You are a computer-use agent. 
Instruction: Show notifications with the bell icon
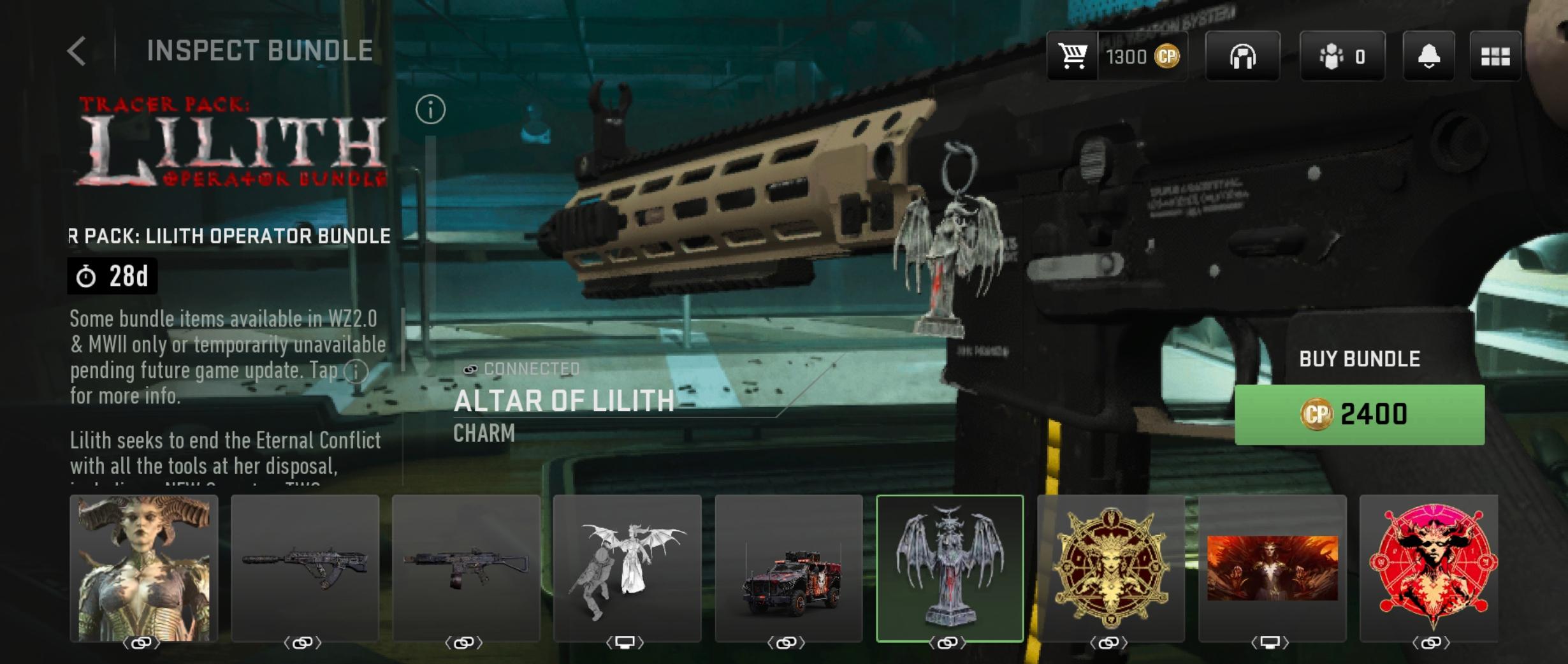coord(1428,57)
